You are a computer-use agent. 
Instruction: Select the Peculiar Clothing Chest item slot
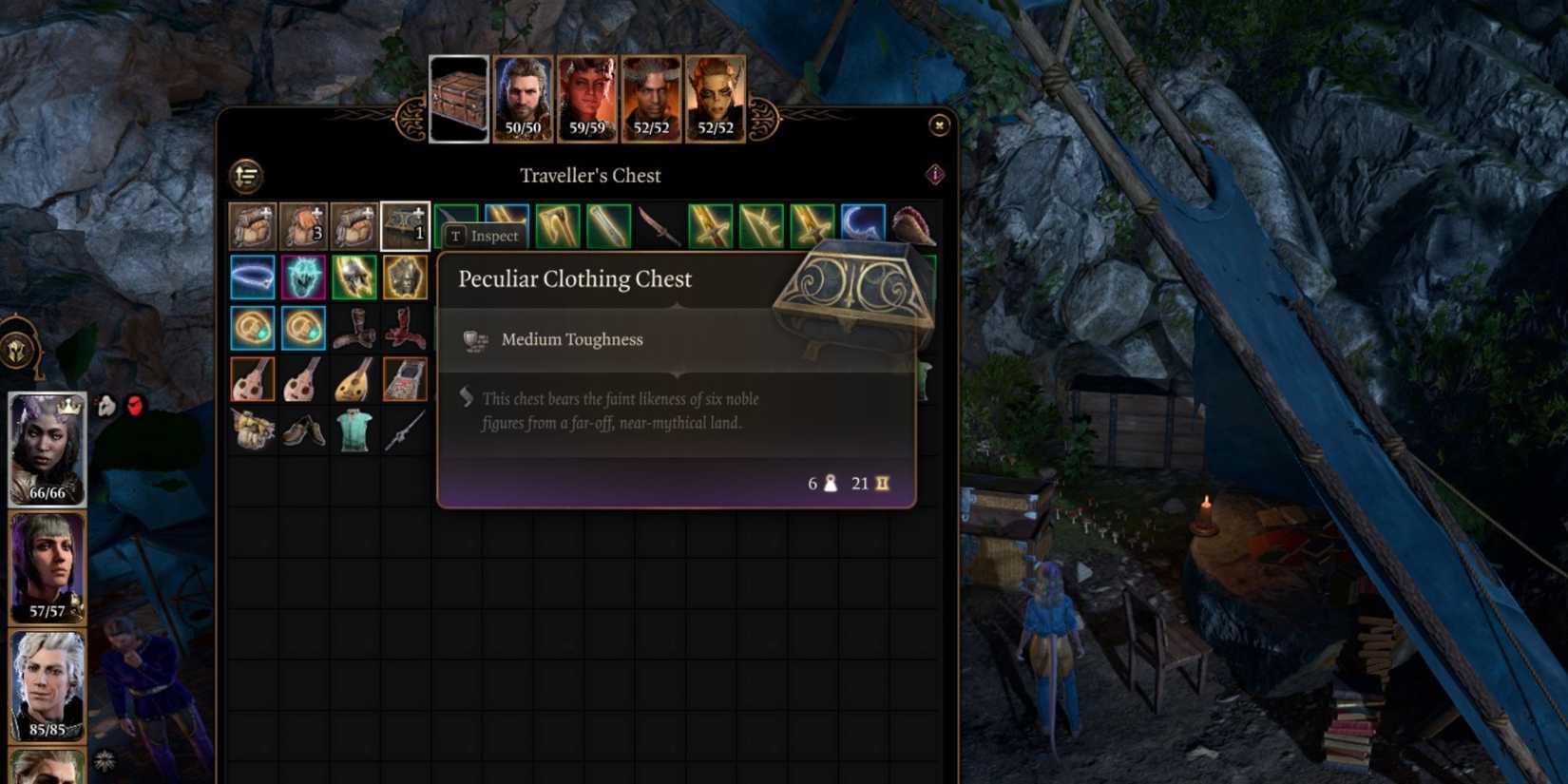click(x=406, y=226)
